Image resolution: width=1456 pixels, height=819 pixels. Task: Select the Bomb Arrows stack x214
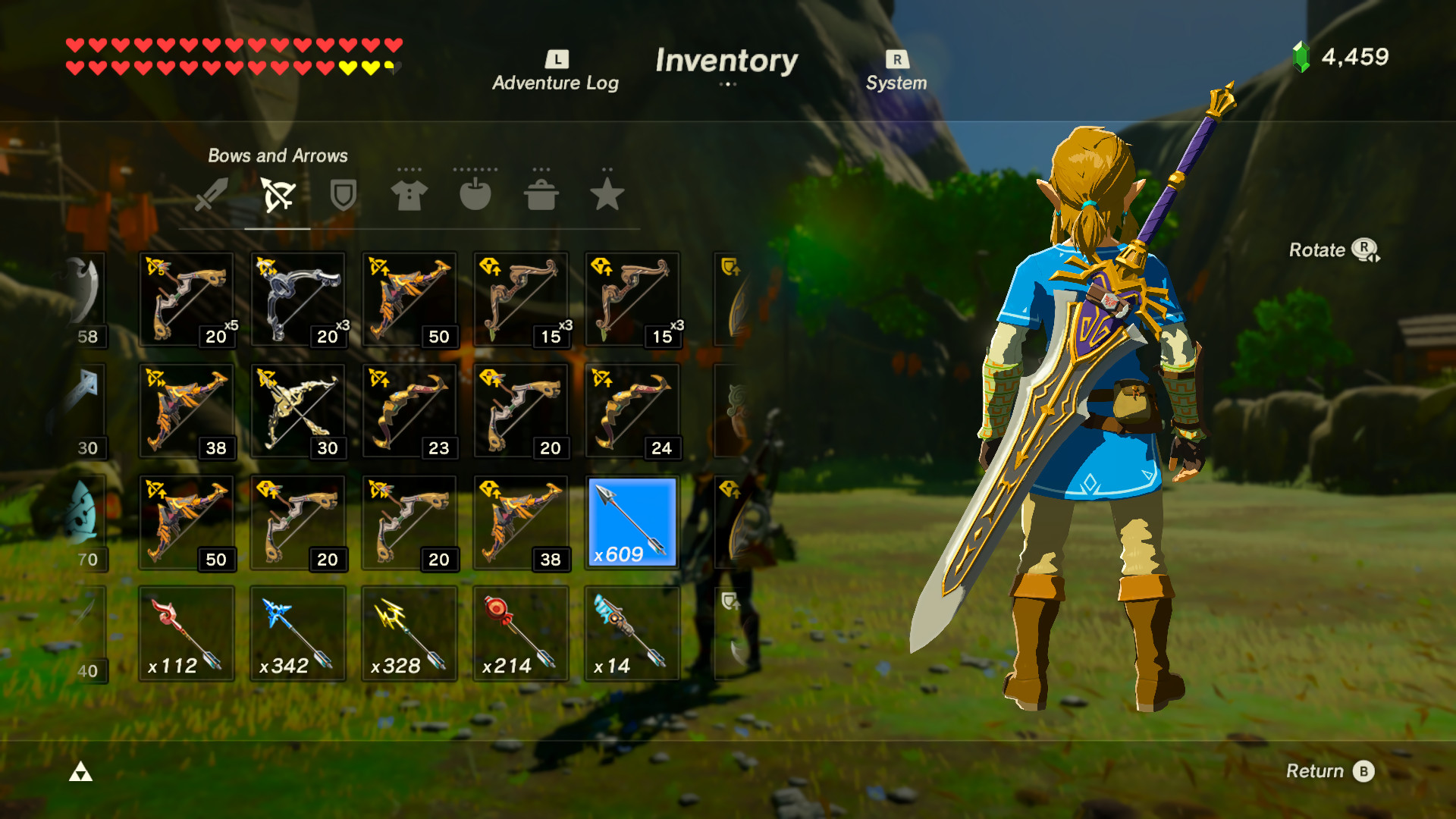pyautogui.click(x=521, y=633)
